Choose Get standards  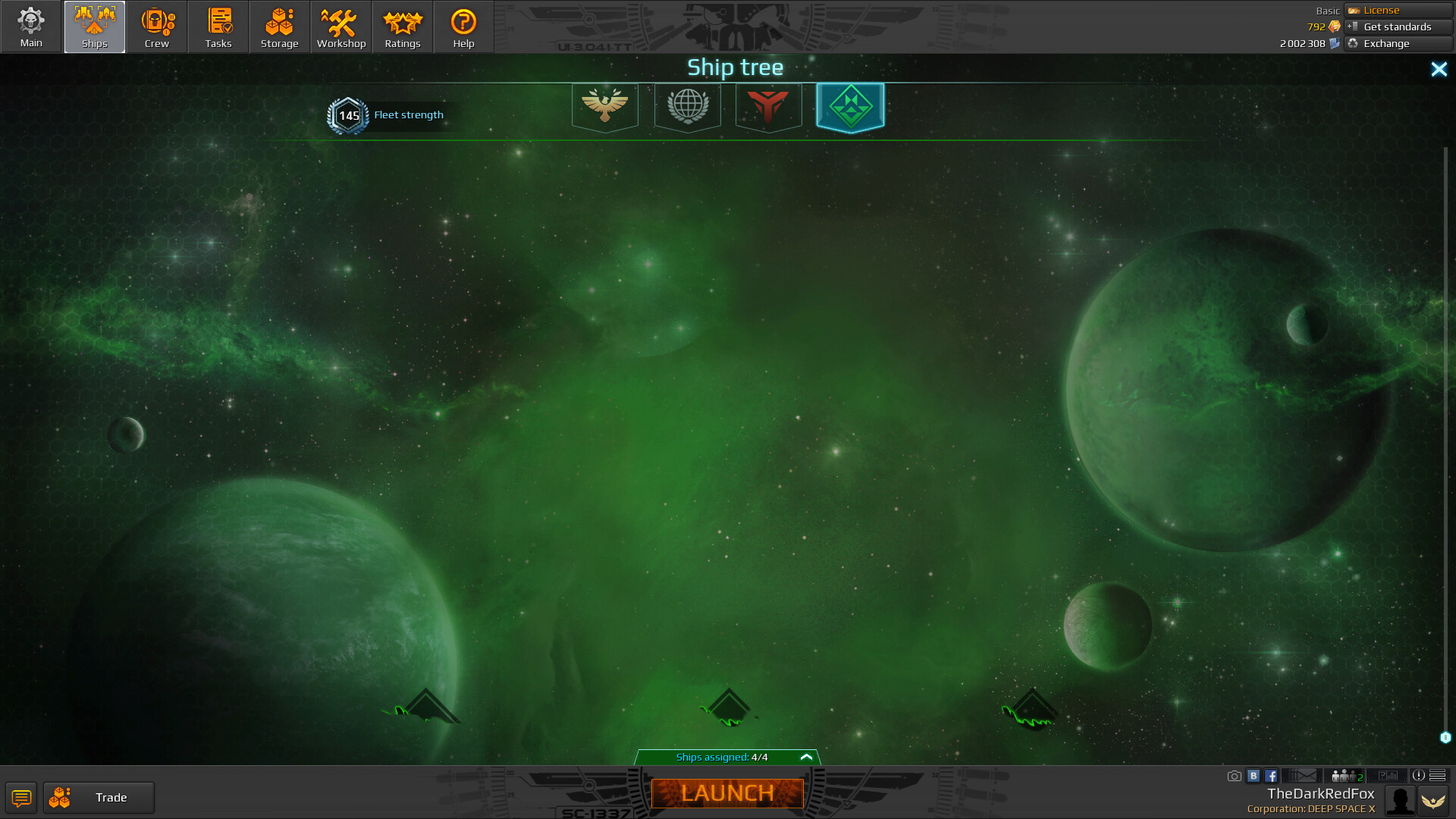click(1398, 27)
